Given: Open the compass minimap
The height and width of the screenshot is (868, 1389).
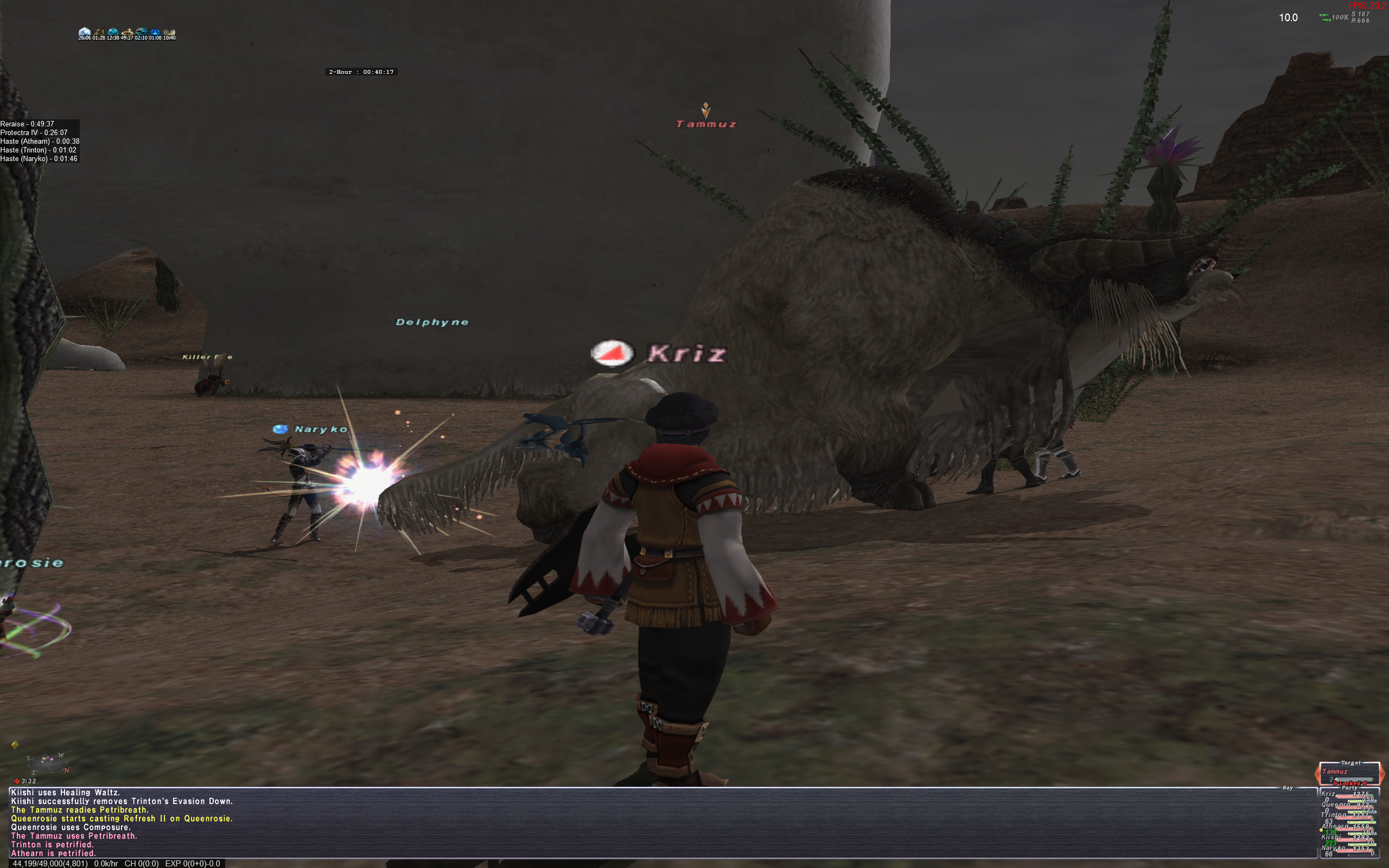Looking at the screenshot, I should 47,763.
